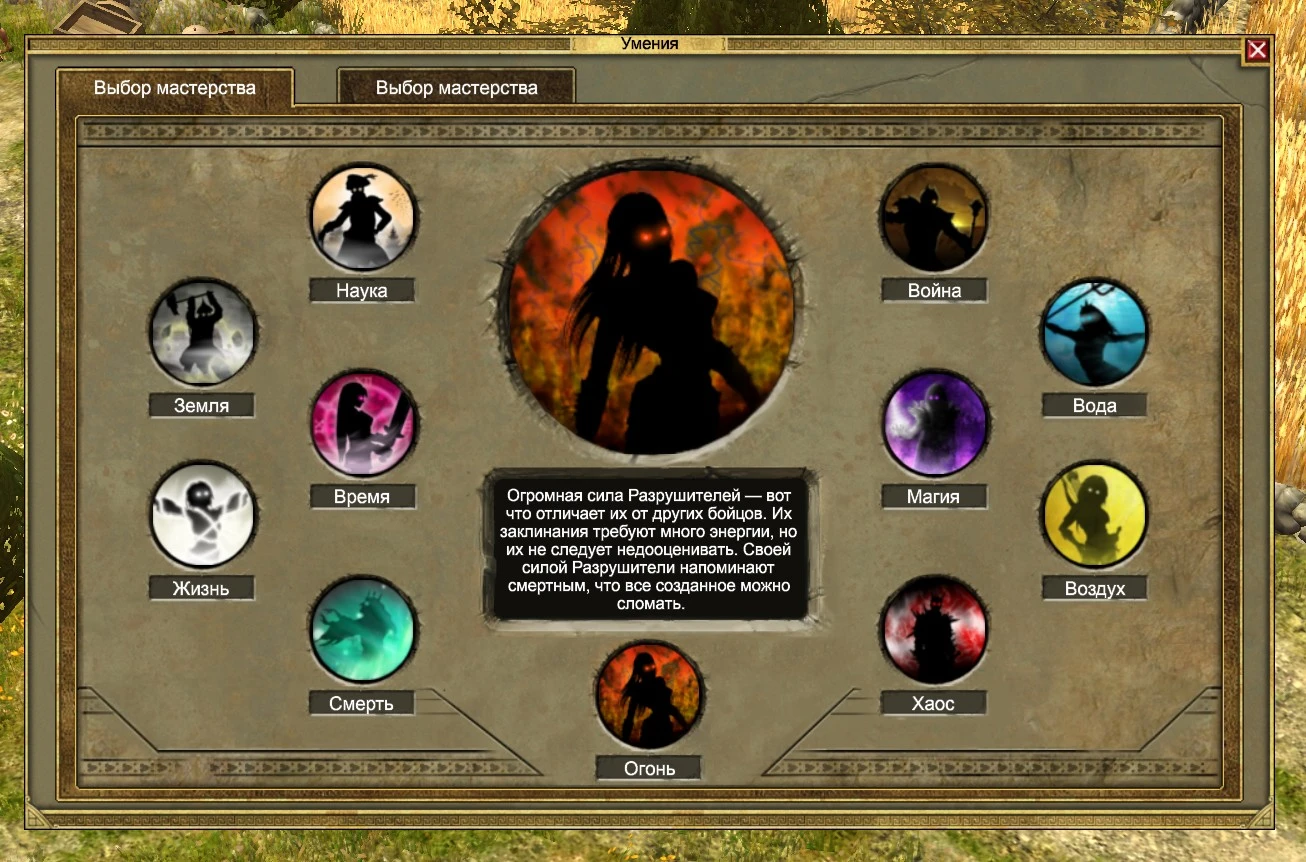
Task: Click the Умения title bar
Action: point(650,44)
